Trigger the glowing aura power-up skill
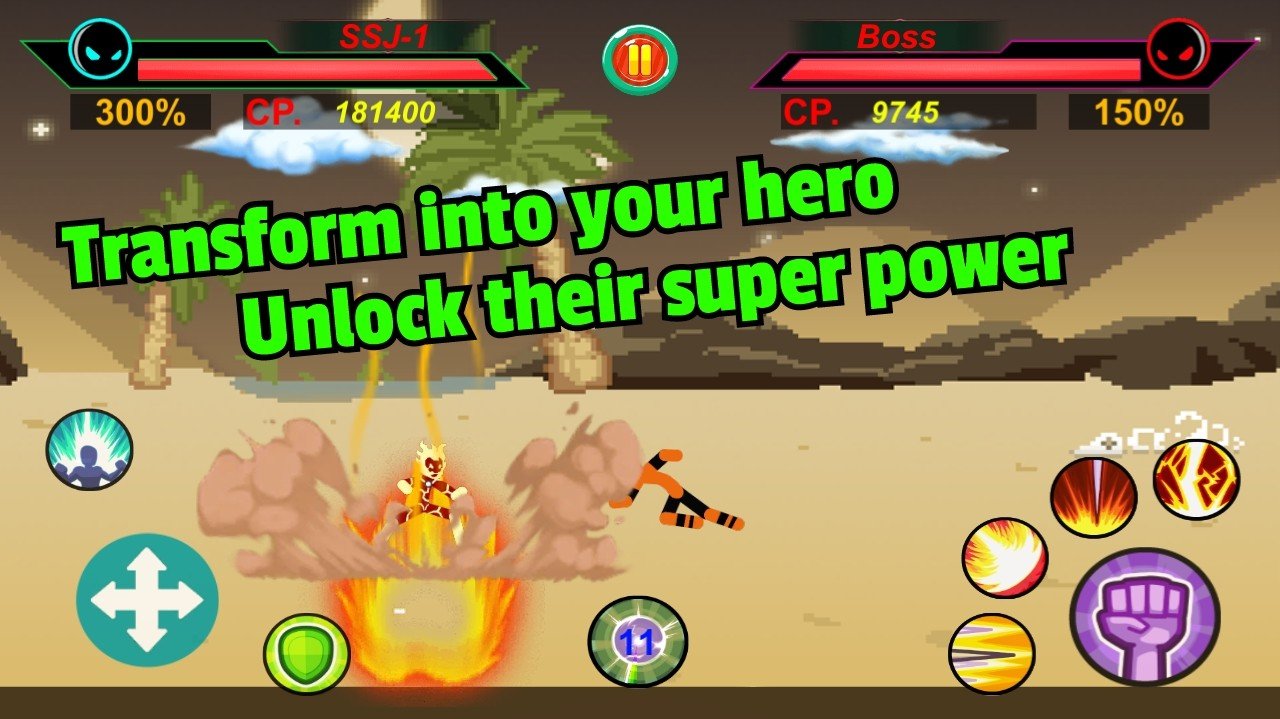The width and height of the screenshot is (1280, 719). click(89, 449)
